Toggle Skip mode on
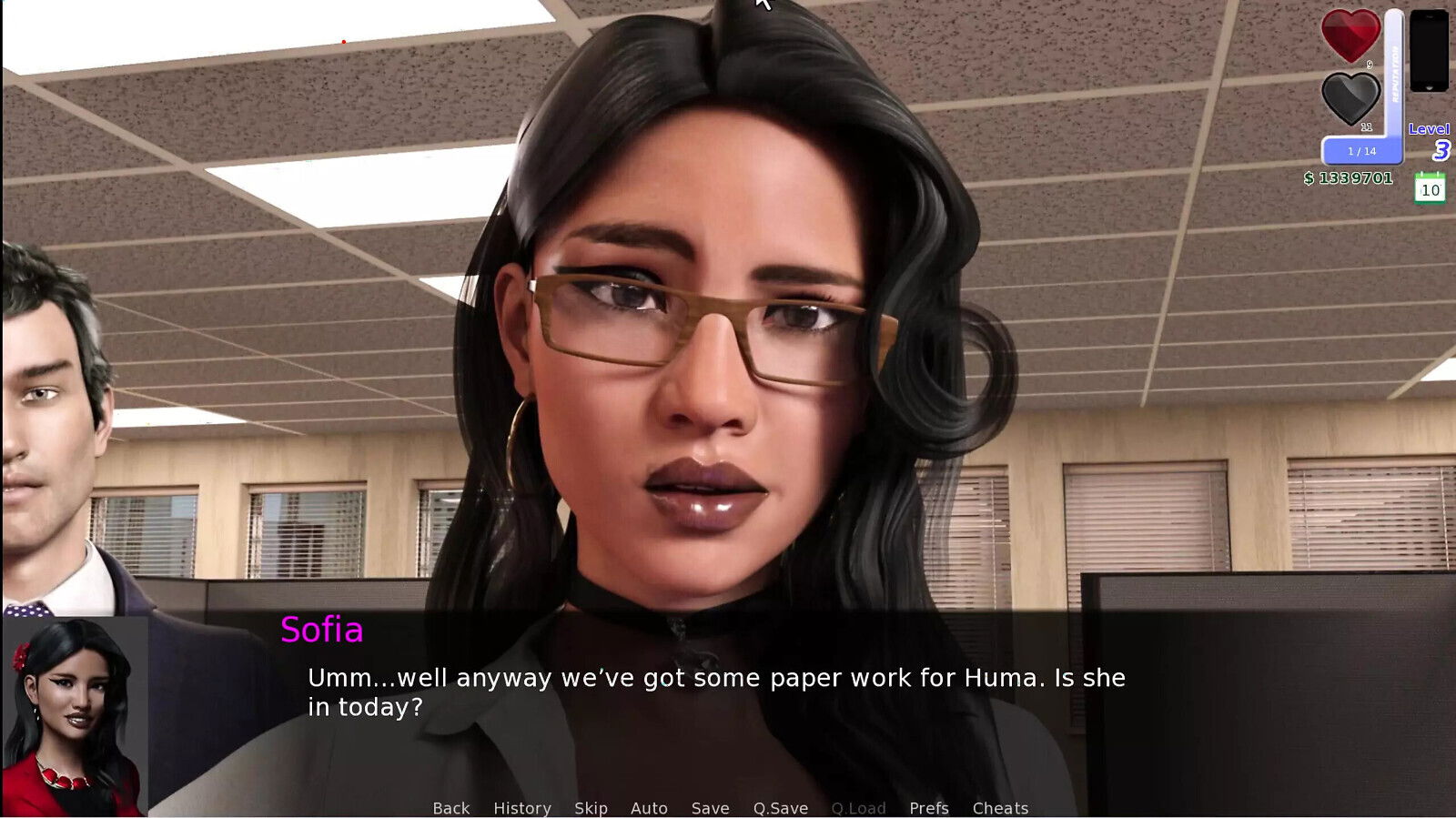Viewport: 1456px width, 818px height. click(591, 808)
